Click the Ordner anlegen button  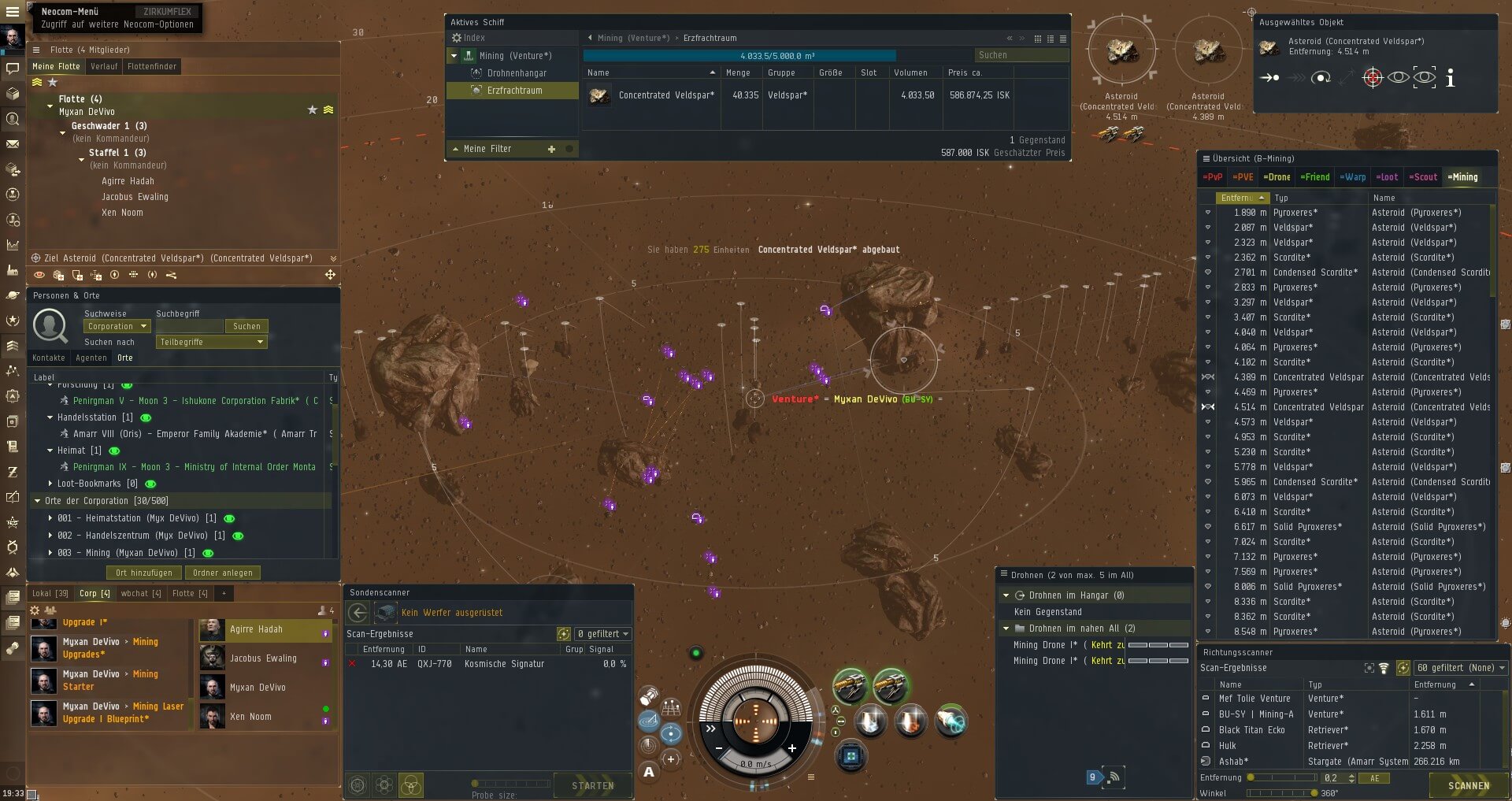pos(223,573)
